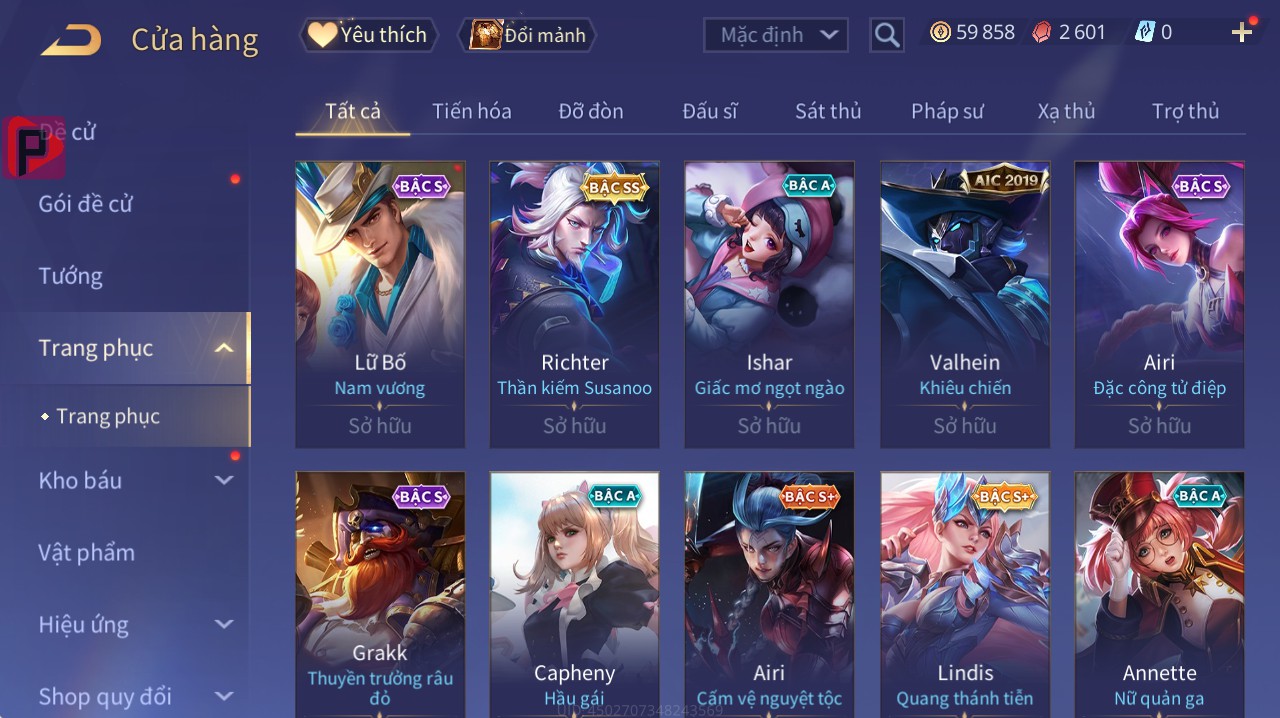Click the magnifying glass search button

tap(886, 36)
